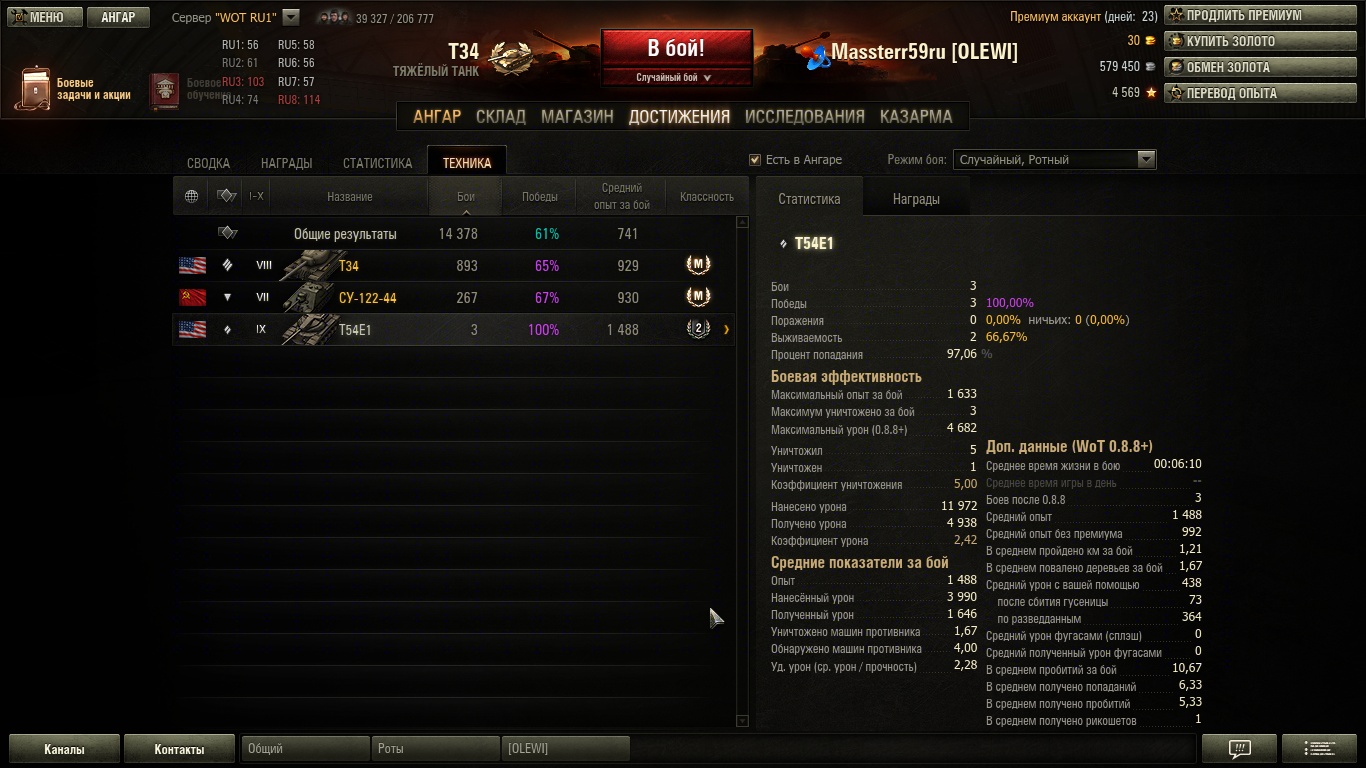Open the Контакты panel
1366x768 pixels.
coord(179,749)
